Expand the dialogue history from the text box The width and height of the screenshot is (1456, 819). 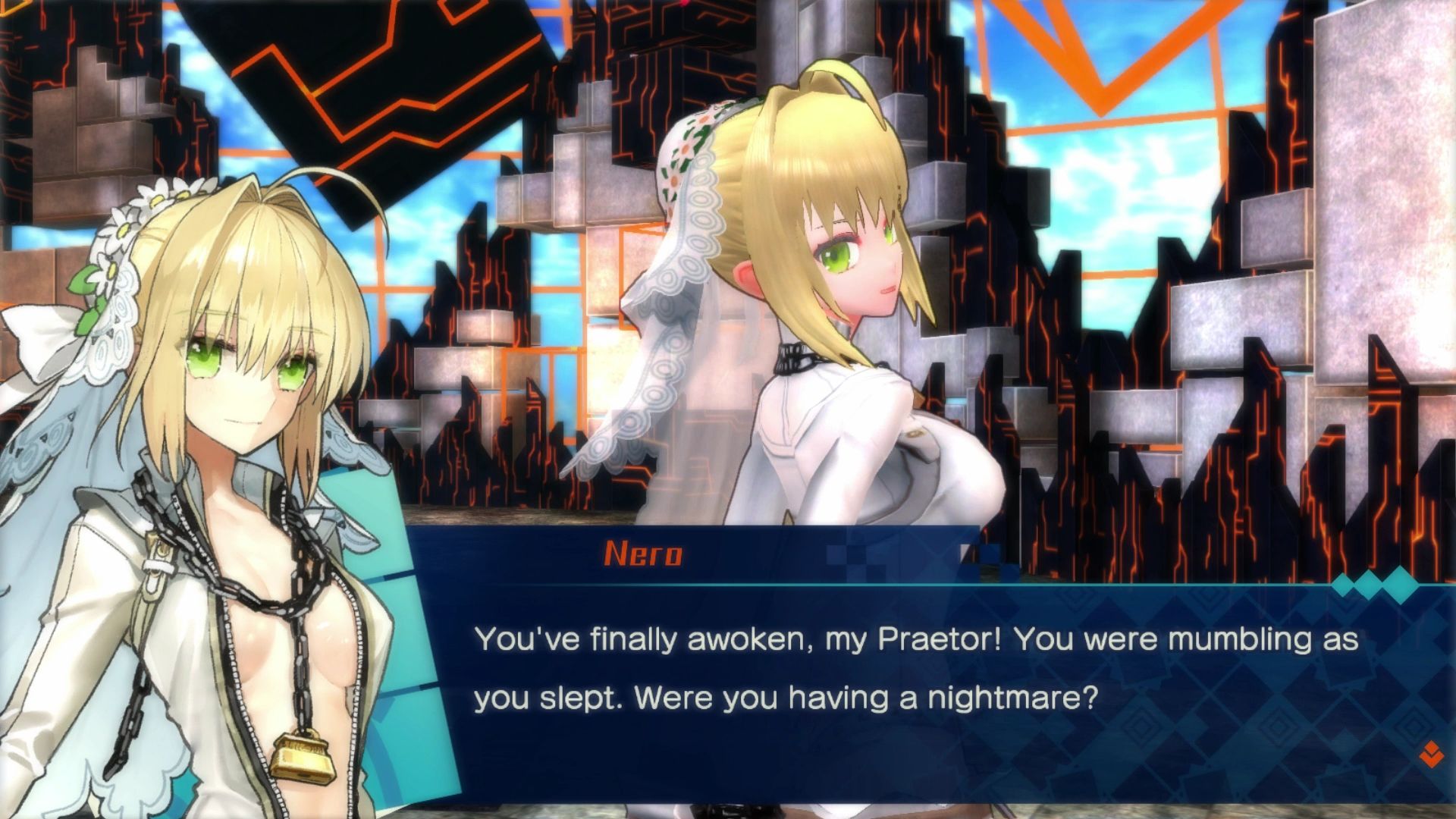pyautogui.click(x=872, y=682)
